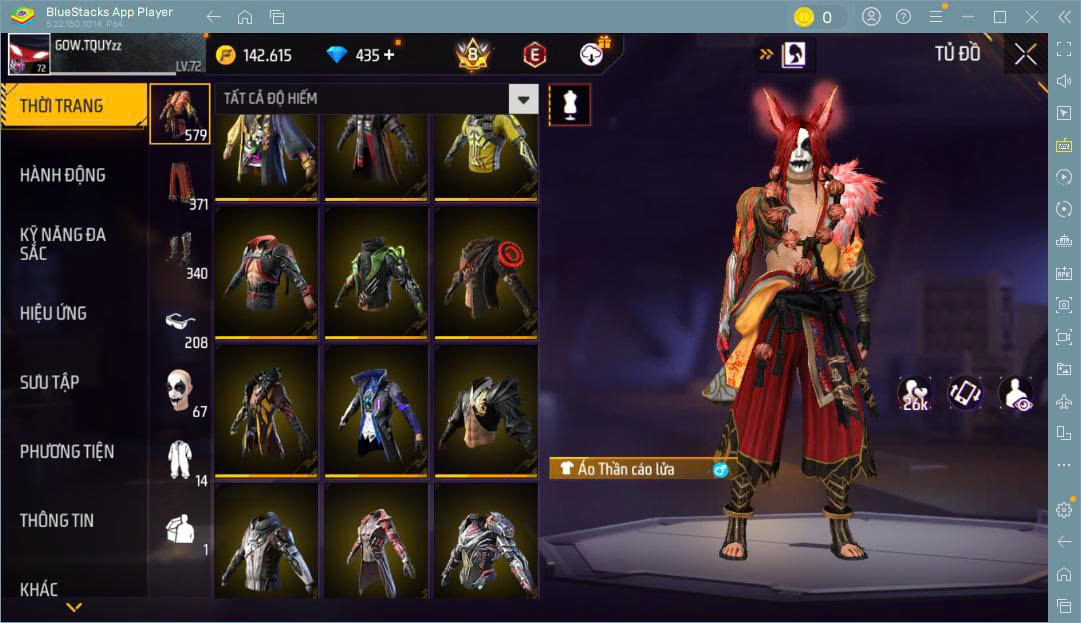Close the TỦ ĐỒ wardrobe screen

coord(1025,55)
